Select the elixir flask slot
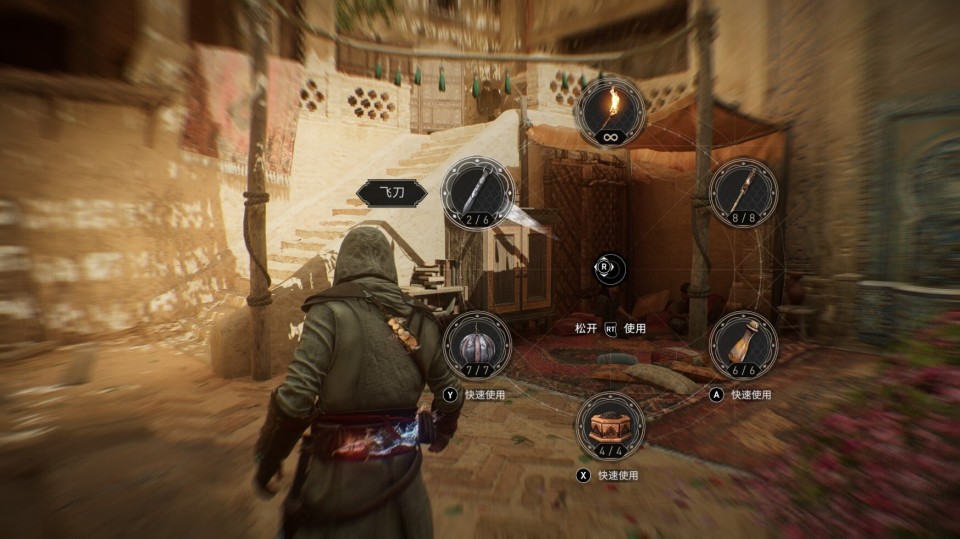 (743, 344)
